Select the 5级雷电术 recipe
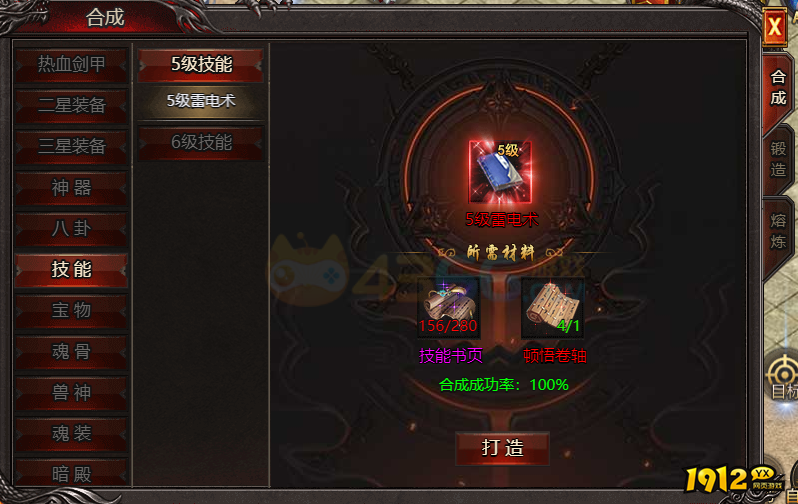 201,100
